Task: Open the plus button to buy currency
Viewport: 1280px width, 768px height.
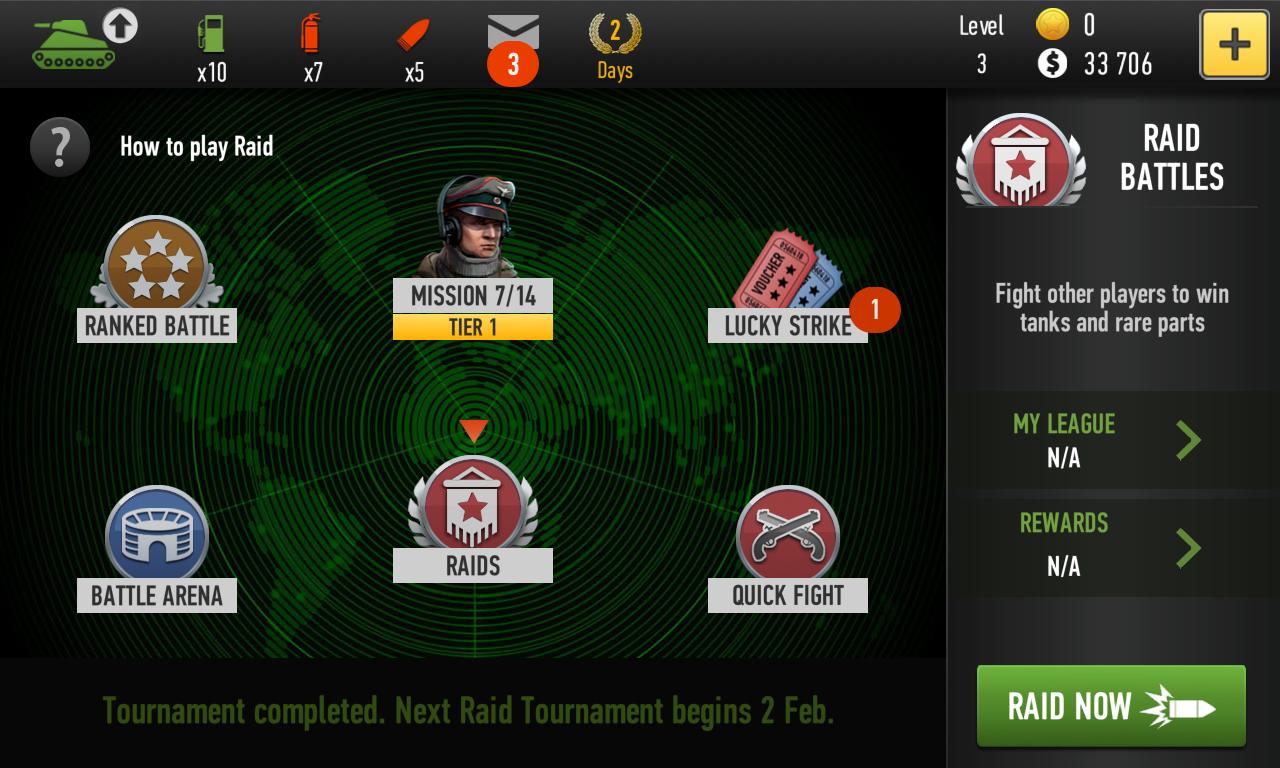Action: [1234, 44]
